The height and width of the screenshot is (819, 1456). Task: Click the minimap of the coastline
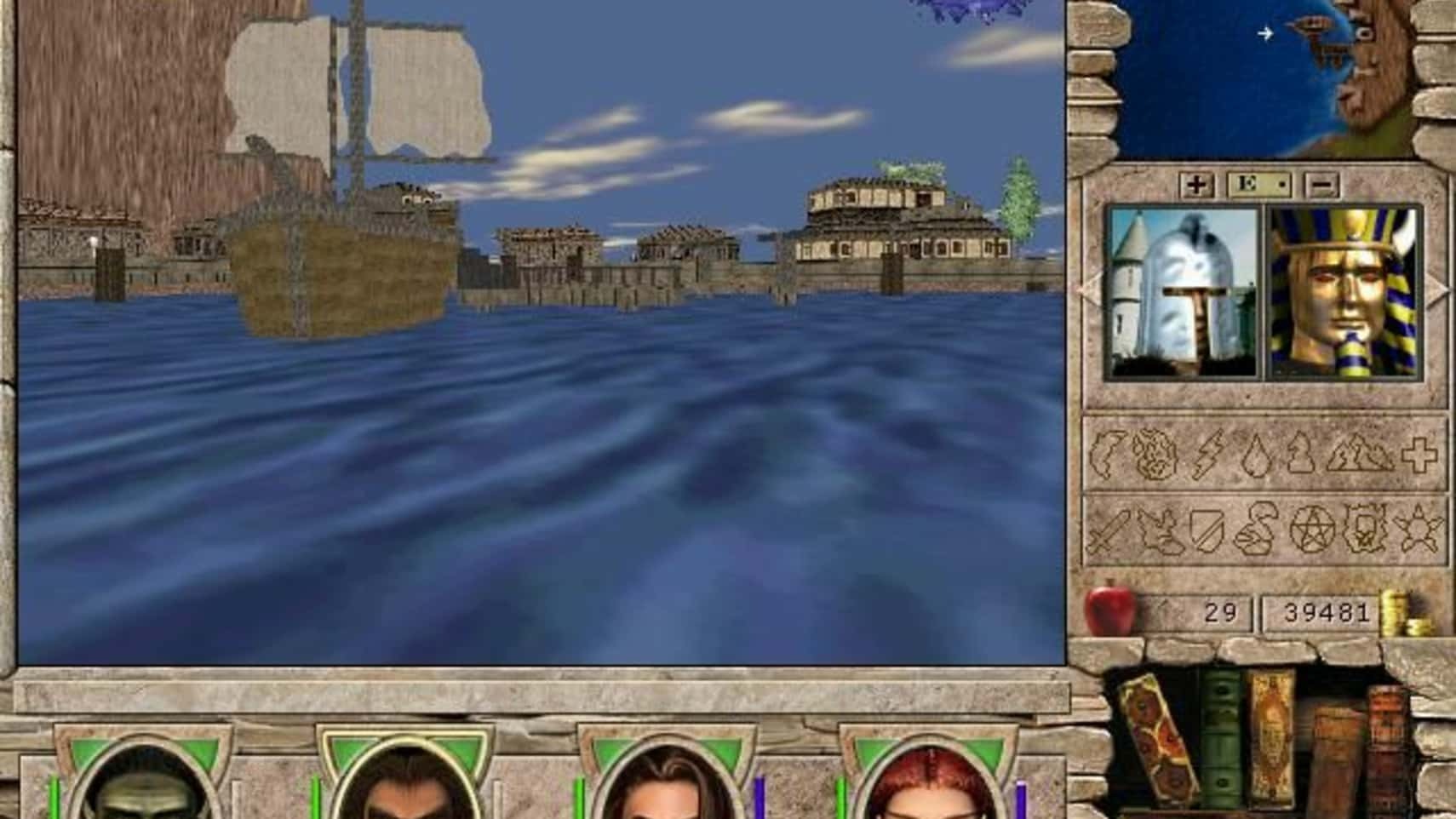[x=1264, y=77]
